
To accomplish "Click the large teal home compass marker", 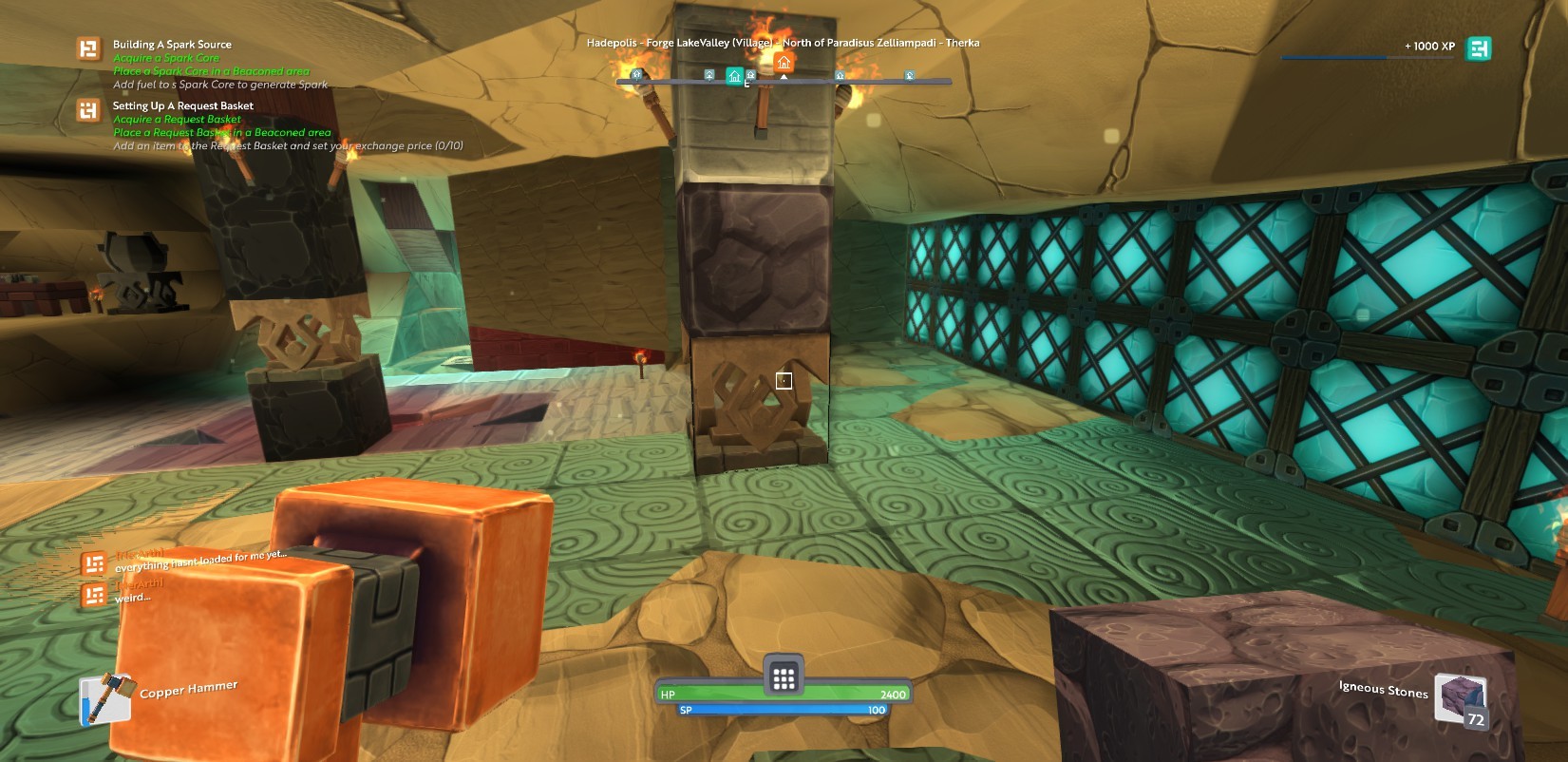I will tap(734, 76).
